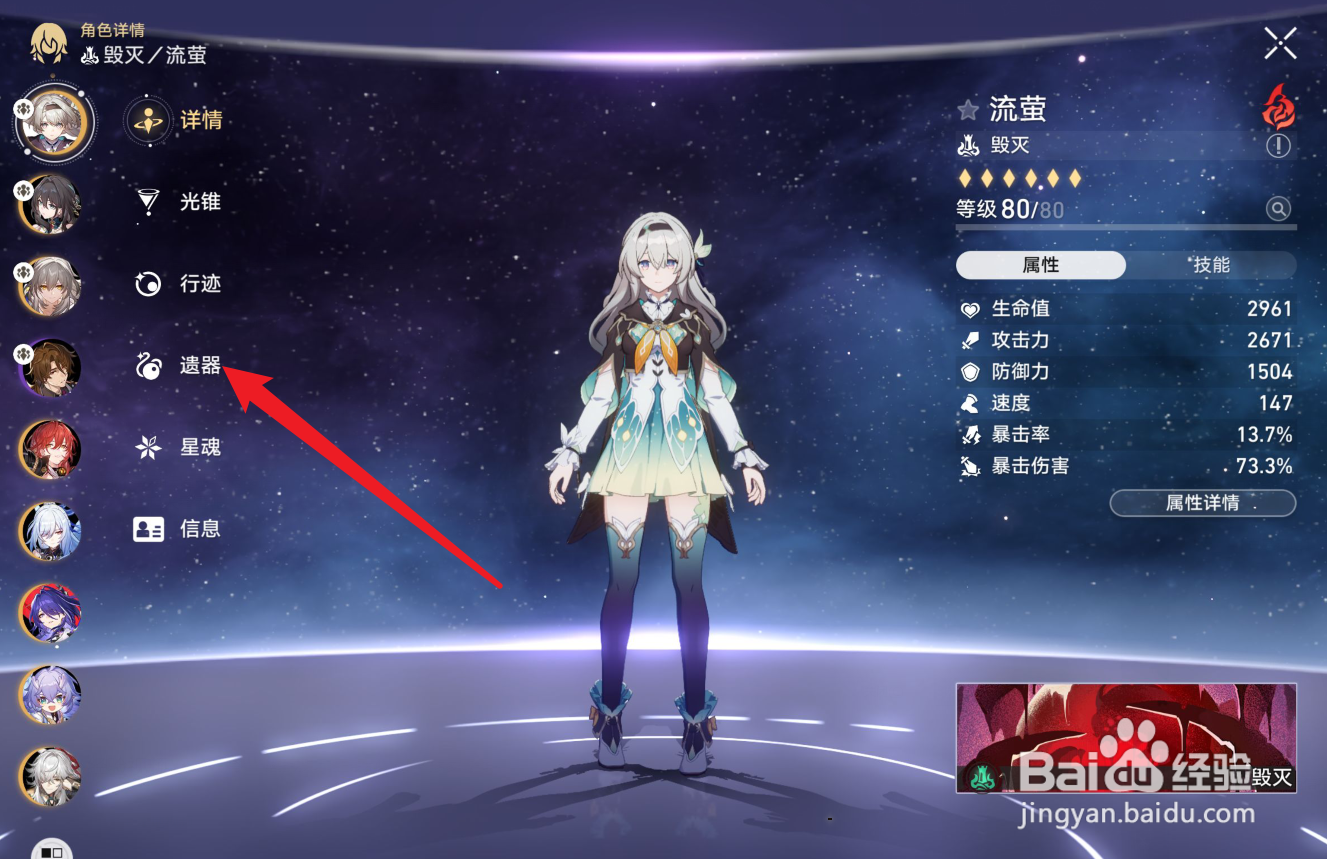
Task: Click the magnifier icon next to the level bar
Action: (1278, 208)
